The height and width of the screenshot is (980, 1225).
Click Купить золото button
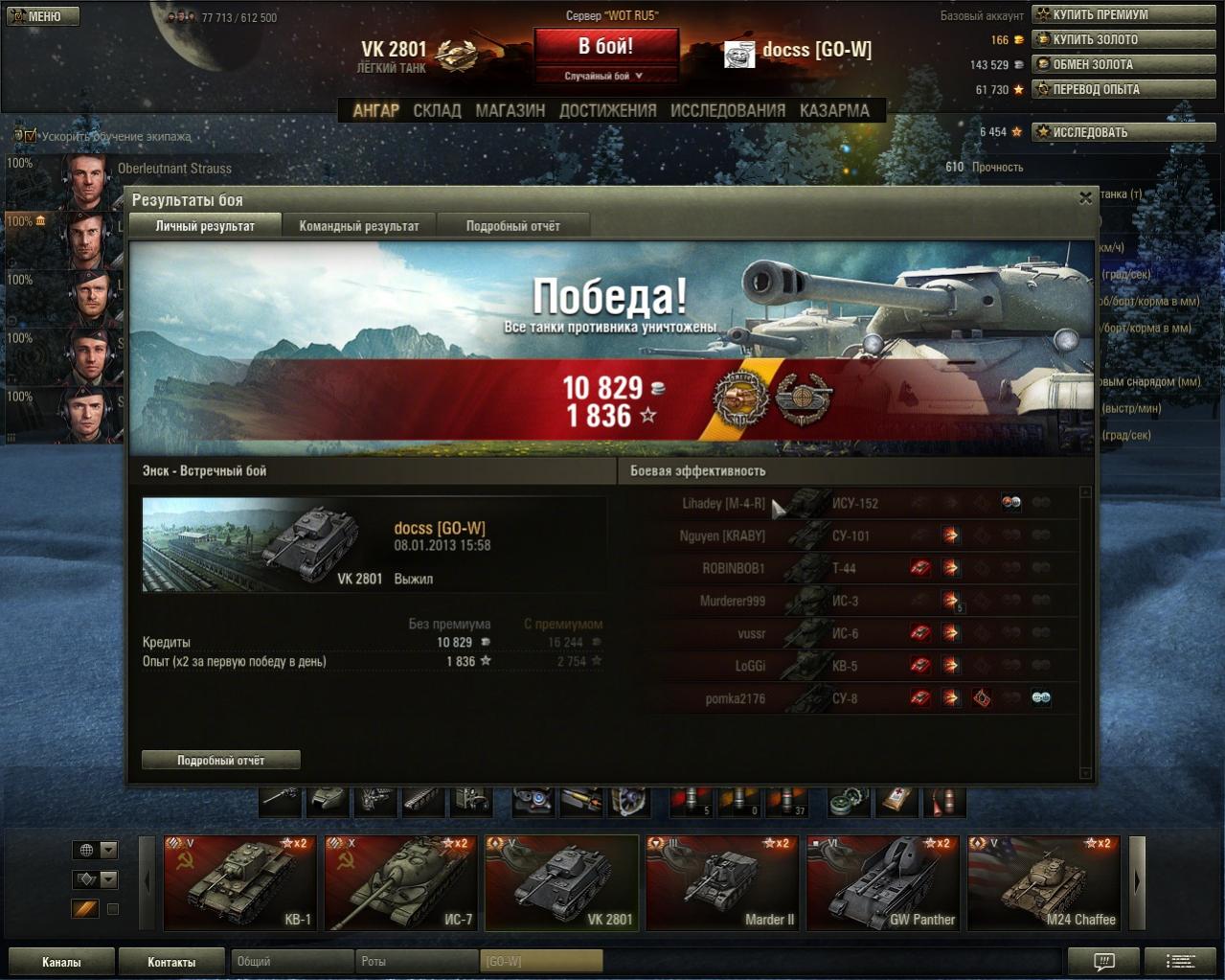1123,39
